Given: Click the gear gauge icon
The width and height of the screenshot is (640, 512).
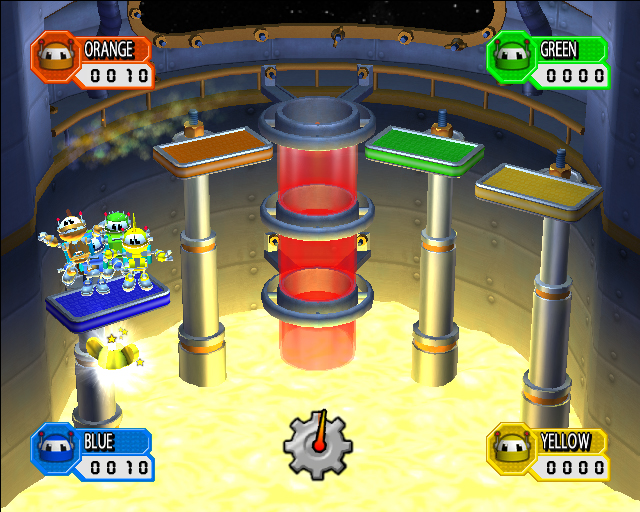Looking at the screenshot, I should pyautogui.click(x=318, y=444).
